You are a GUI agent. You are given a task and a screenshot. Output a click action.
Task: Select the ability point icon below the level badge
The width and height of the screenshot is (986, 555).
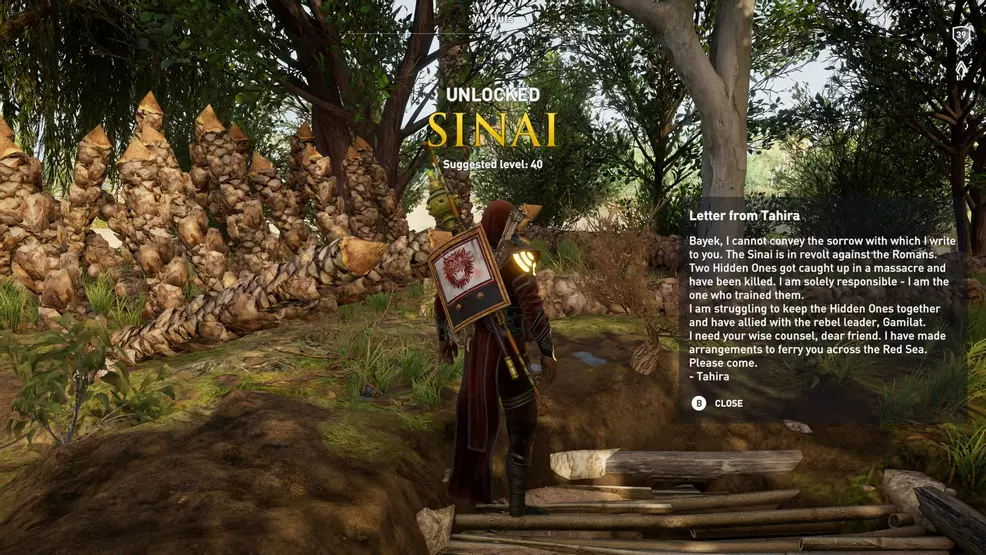point(962,68)
